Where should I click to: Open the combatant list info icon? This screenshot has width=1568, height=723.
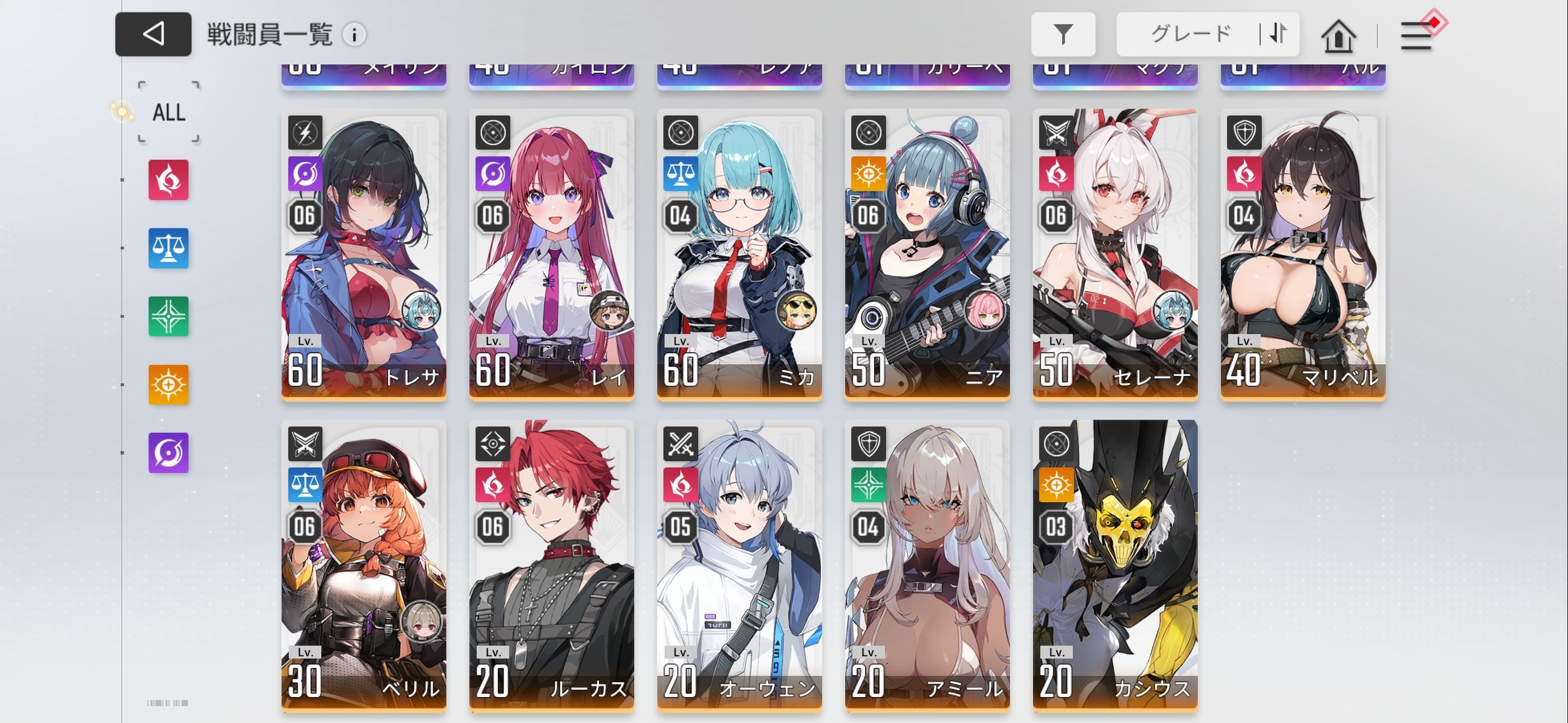pyautogui.click(x=354, y=35)
